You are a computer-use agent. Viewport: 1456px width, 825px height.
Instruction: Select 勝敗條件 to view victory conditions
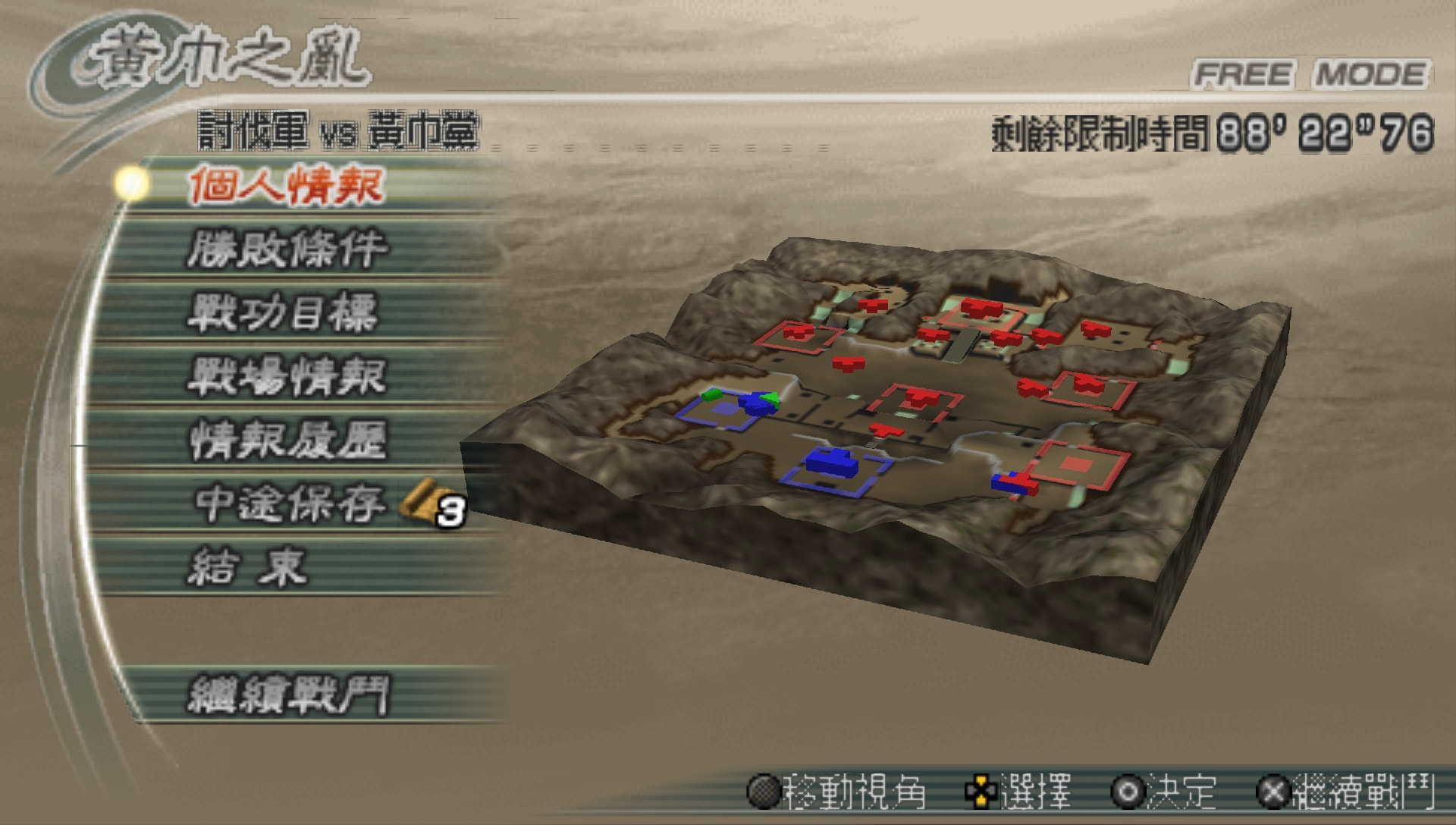288,248
